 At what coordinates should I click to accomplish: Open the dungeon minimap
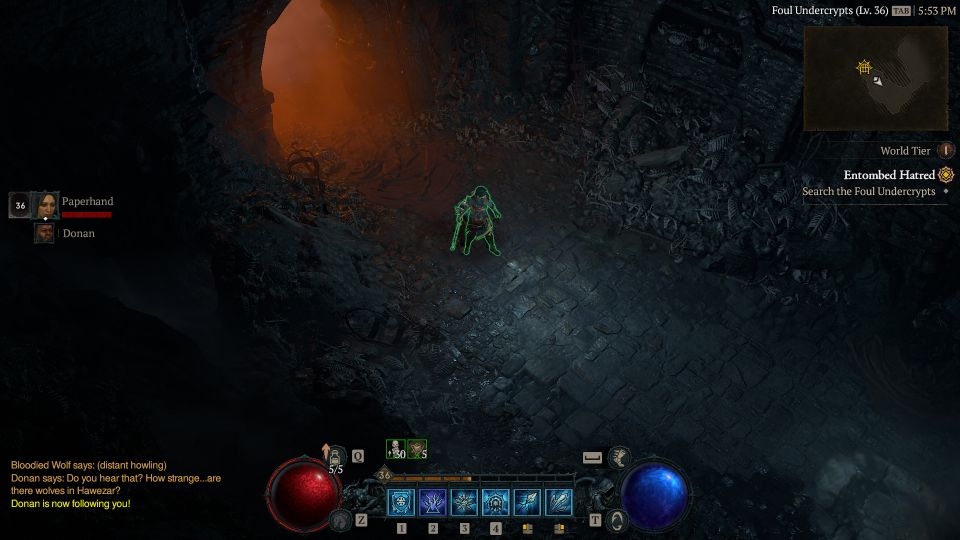click(875, 78)
